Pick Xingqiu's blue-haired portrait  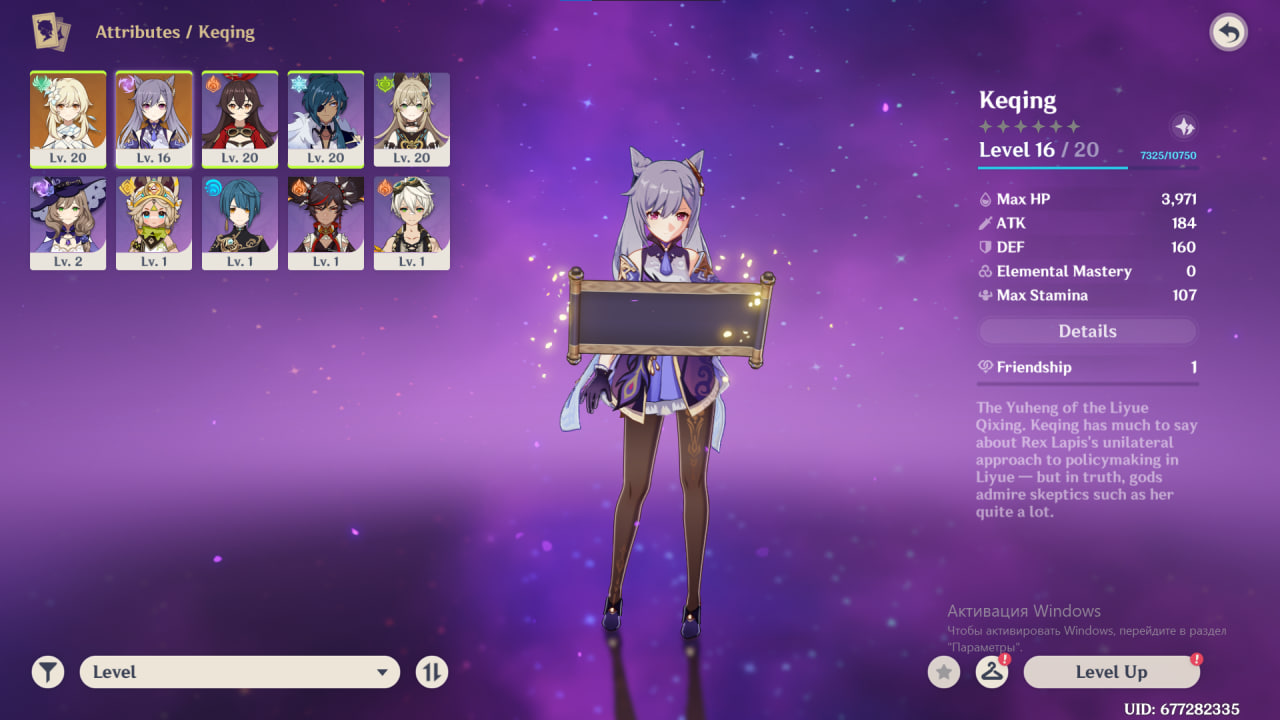(x=240, y=223)
